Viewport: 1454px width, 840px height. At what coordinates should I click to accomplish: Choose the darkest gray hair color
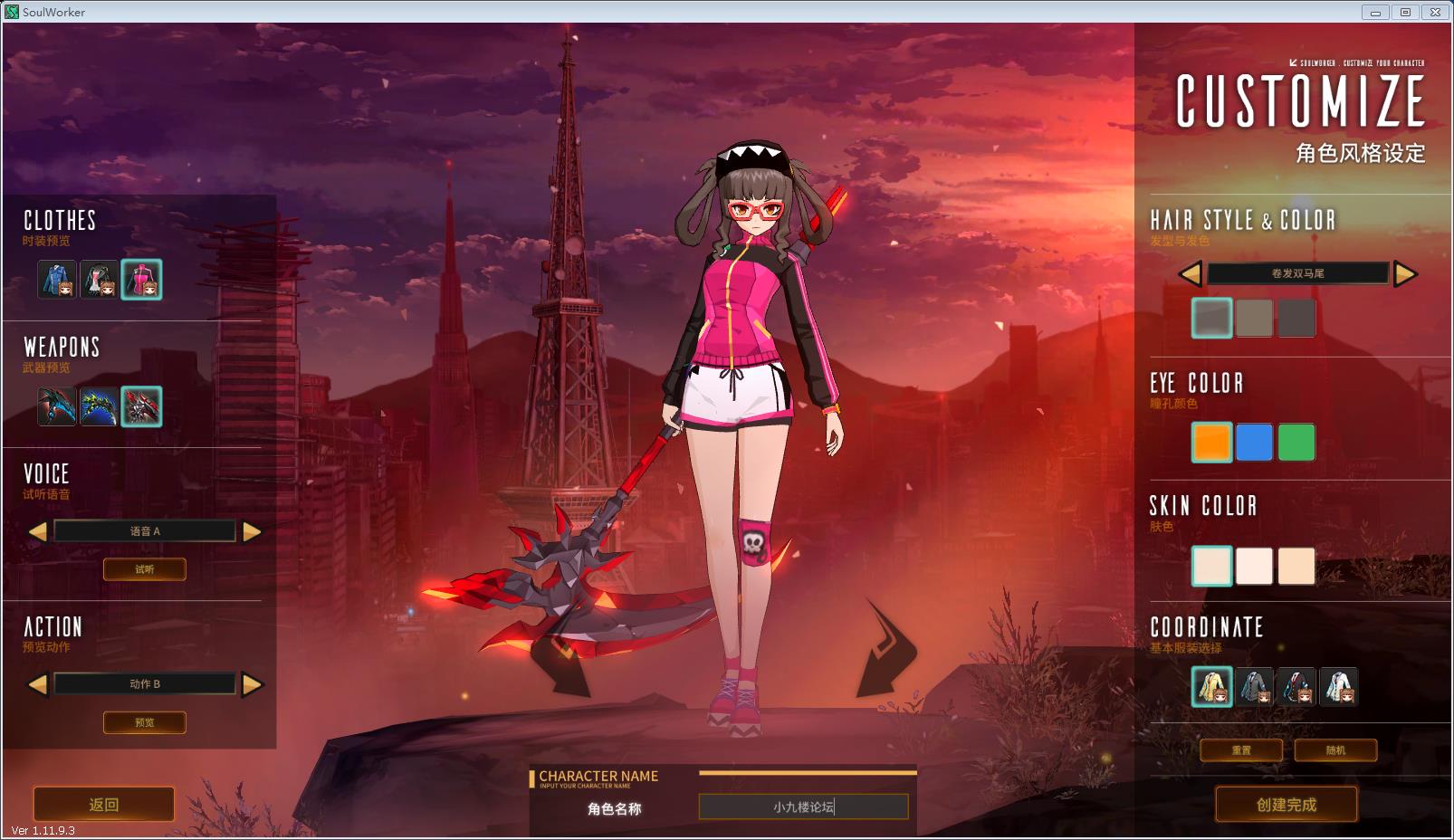pos(1296,318)
